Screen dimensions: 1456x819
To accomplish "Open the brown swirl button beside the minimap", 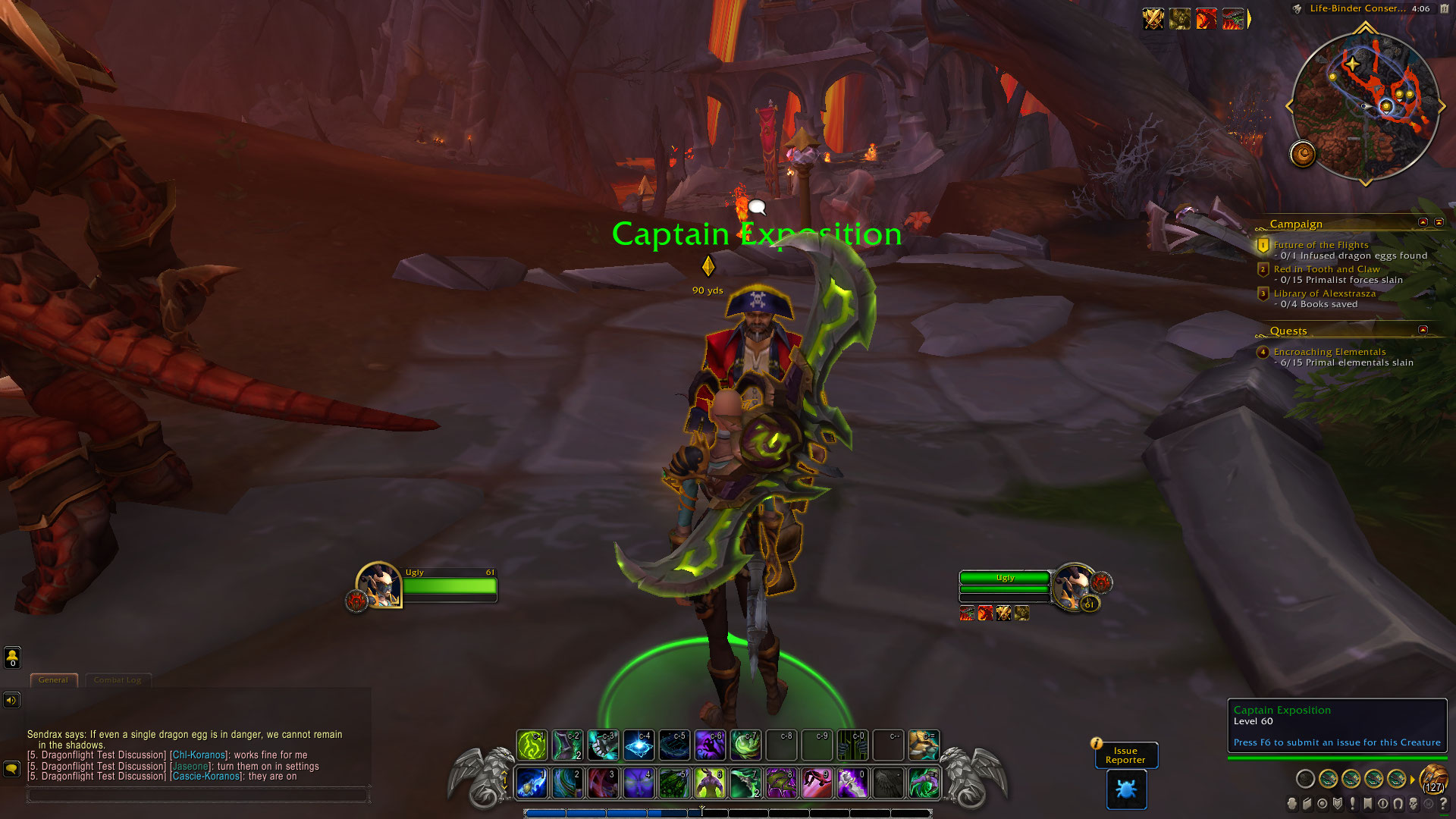I will click(1303, 155).
